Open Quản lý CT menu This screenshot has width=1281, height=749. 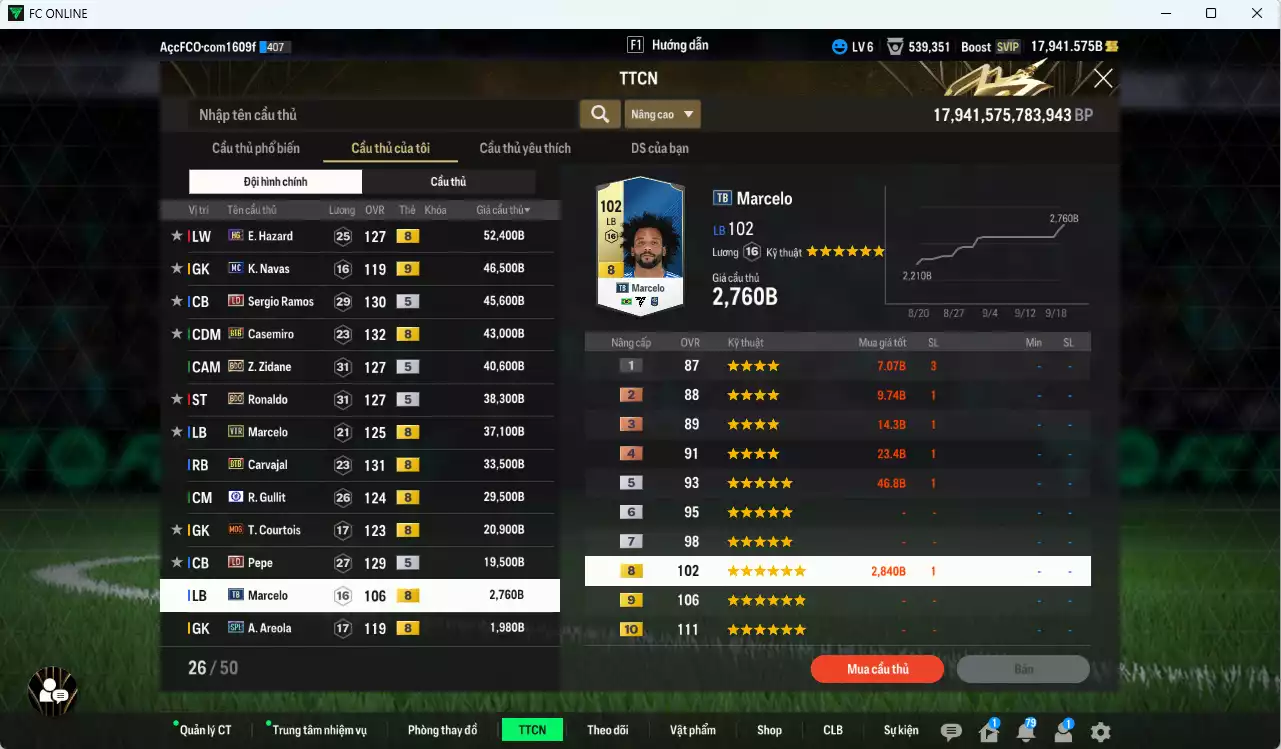pos(205,730)
